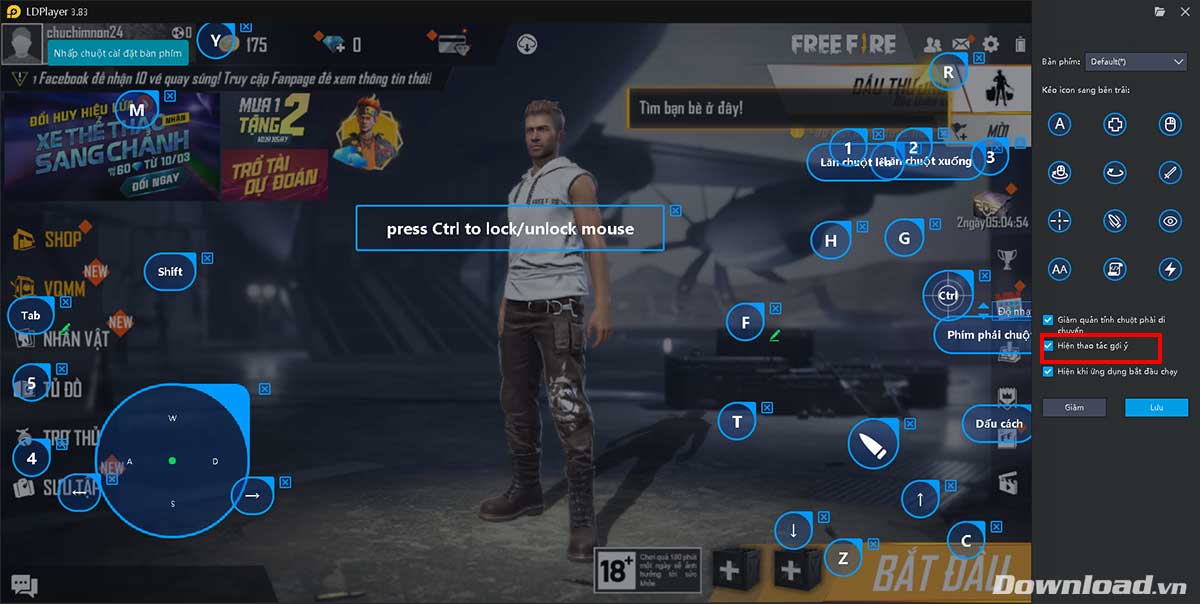Screen dimensions: 1200x604
Task: Toggle Hiện khi ứng dụng bắt đầu chạy
Action: (1048, 371)
